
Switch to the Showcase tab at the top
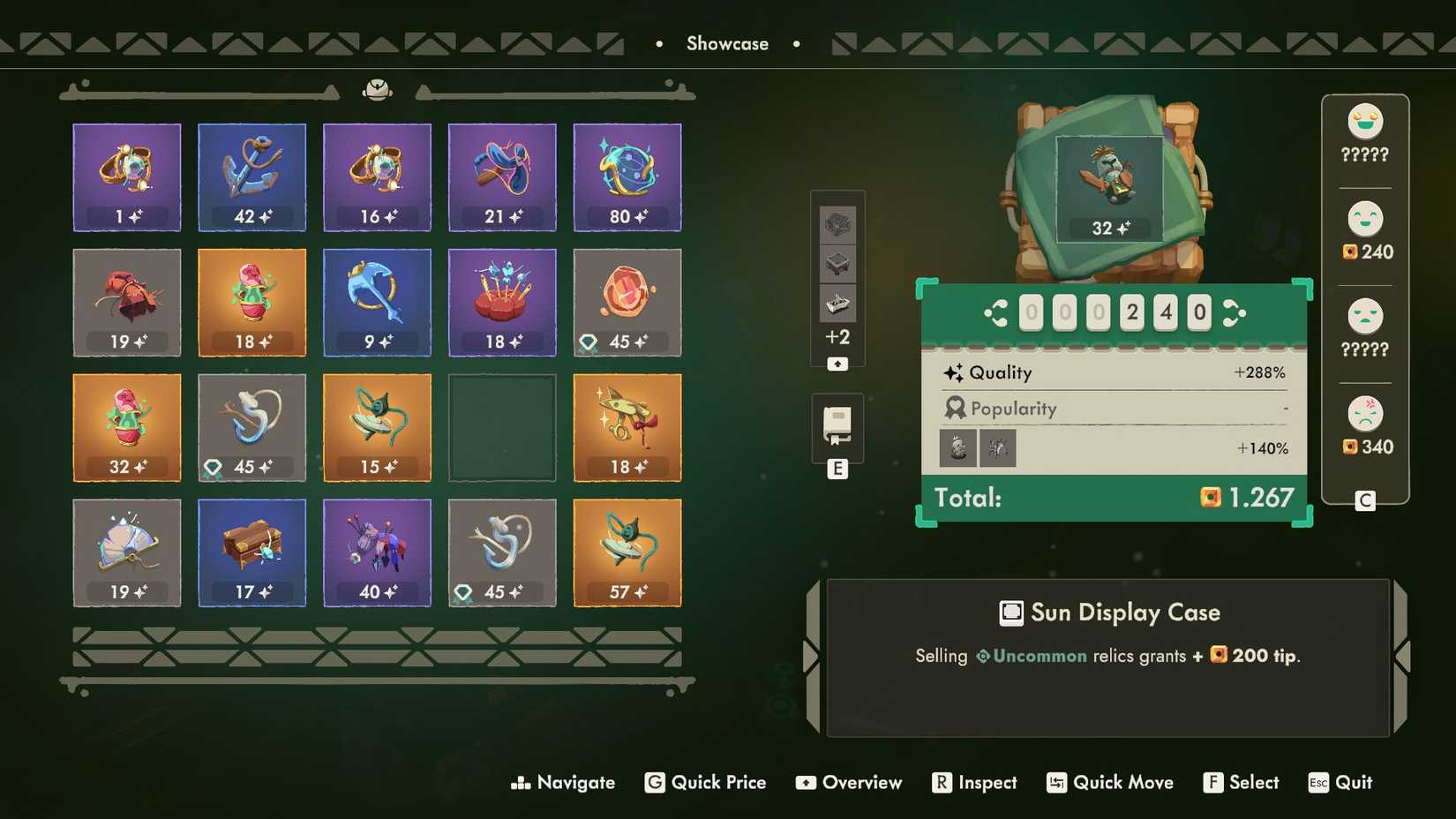point(727,42)
